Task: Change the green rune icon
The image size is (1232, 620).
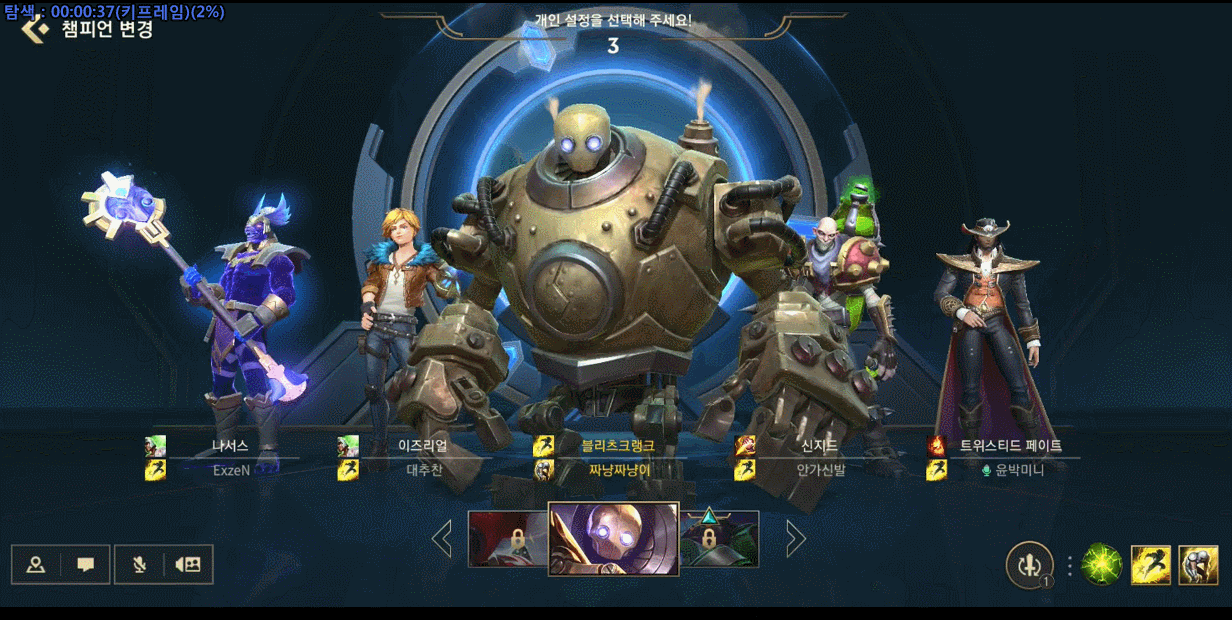Action: pyautogui.click(x=1101, y=565)
